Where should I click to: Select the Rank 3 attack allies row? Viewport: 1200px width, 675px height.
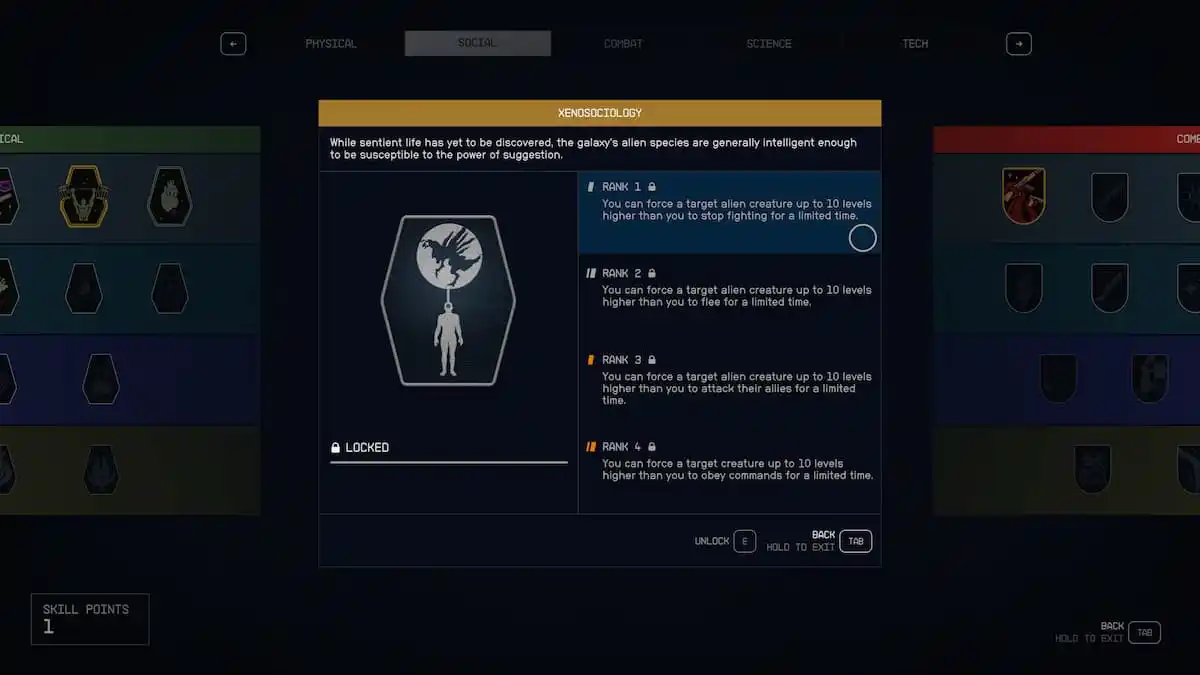point(729,381)
